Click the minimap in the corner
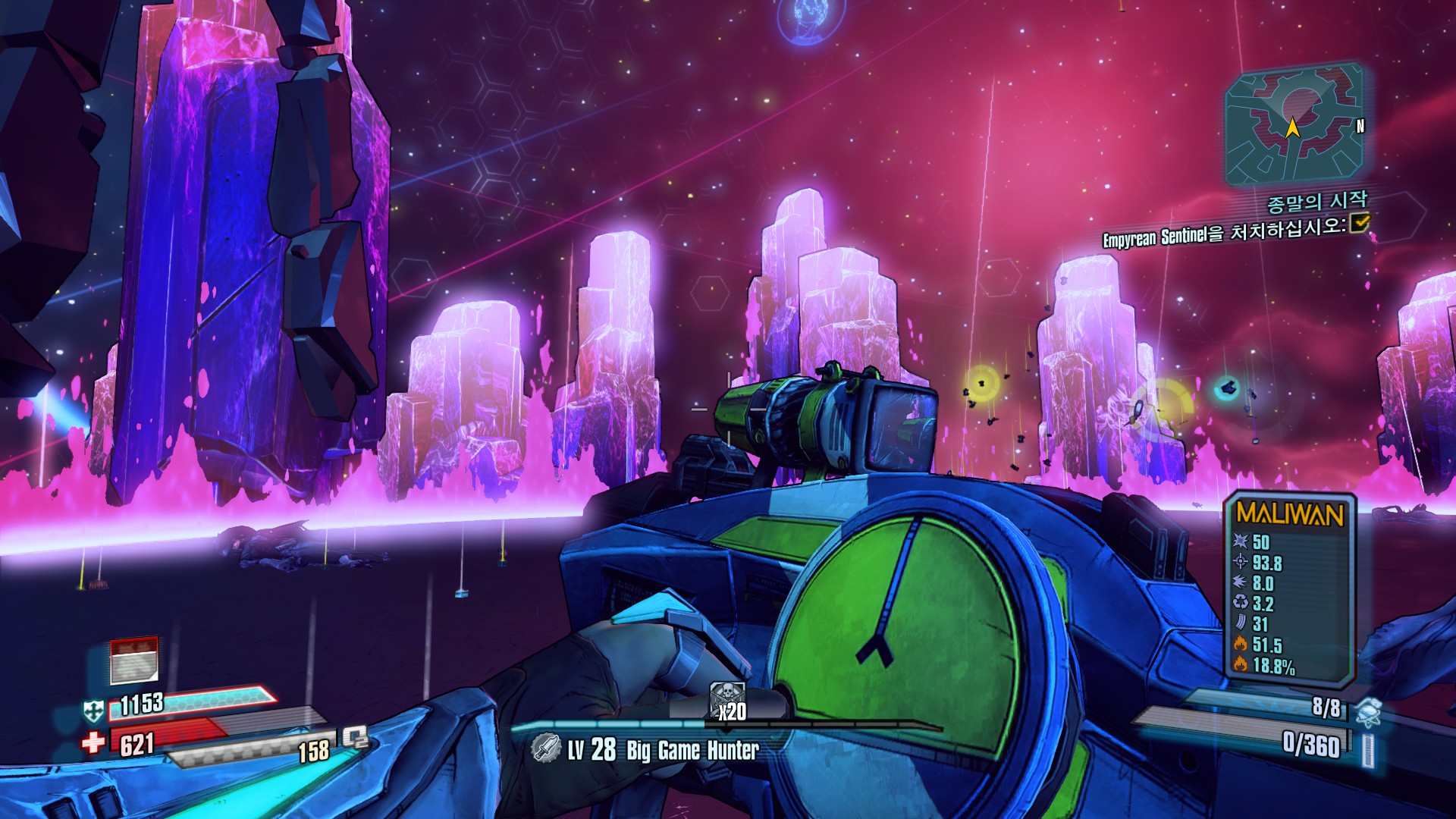Screen dimensions: 1456x819 (x=1294, y=126)
